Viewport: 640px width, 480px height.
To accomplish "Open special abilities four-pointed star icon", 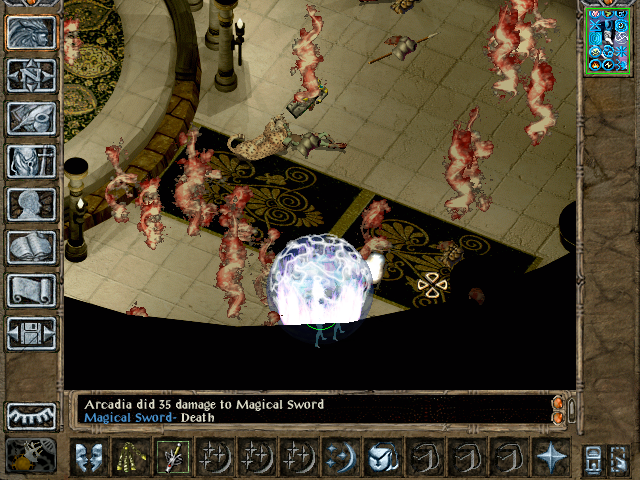I will click(550, 456).
